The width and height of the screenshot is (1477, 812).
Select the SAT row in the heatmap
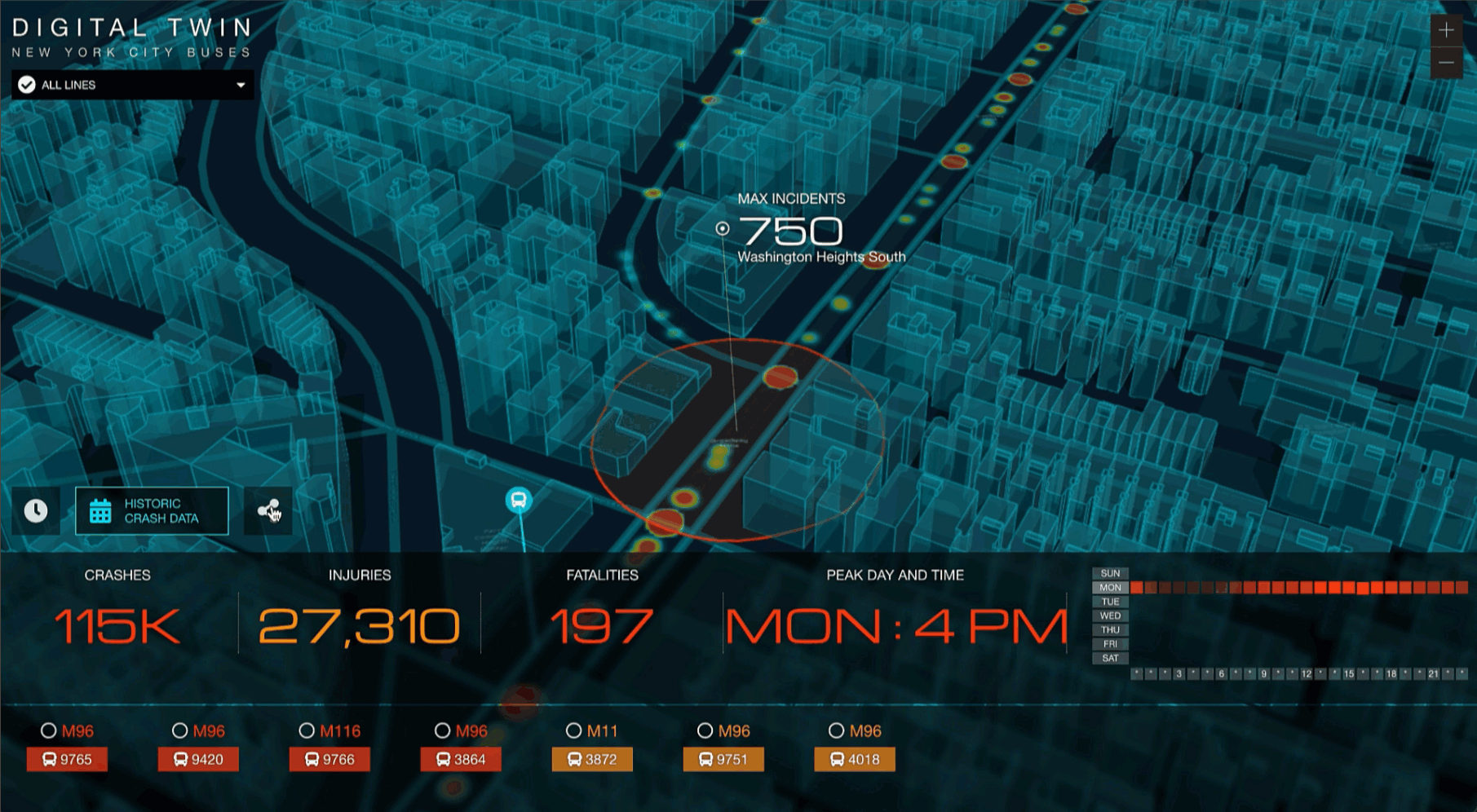pos(1109,658)
